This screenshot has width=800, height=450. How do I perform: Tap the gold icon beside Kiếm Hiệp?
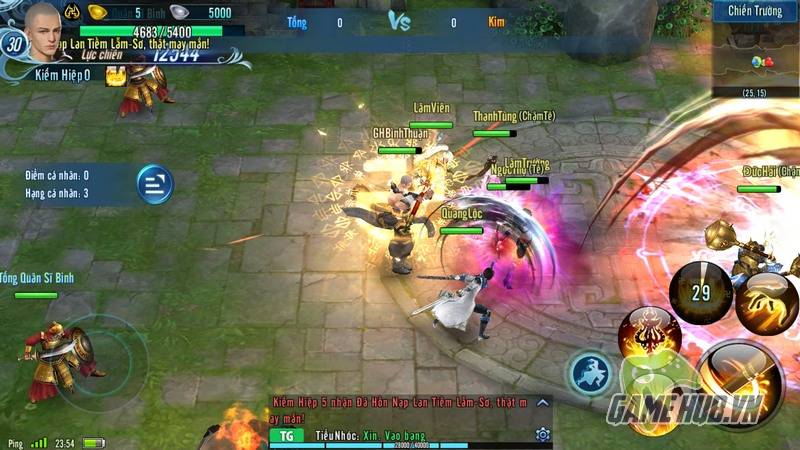pyautogui.click(x=114, y=75)
